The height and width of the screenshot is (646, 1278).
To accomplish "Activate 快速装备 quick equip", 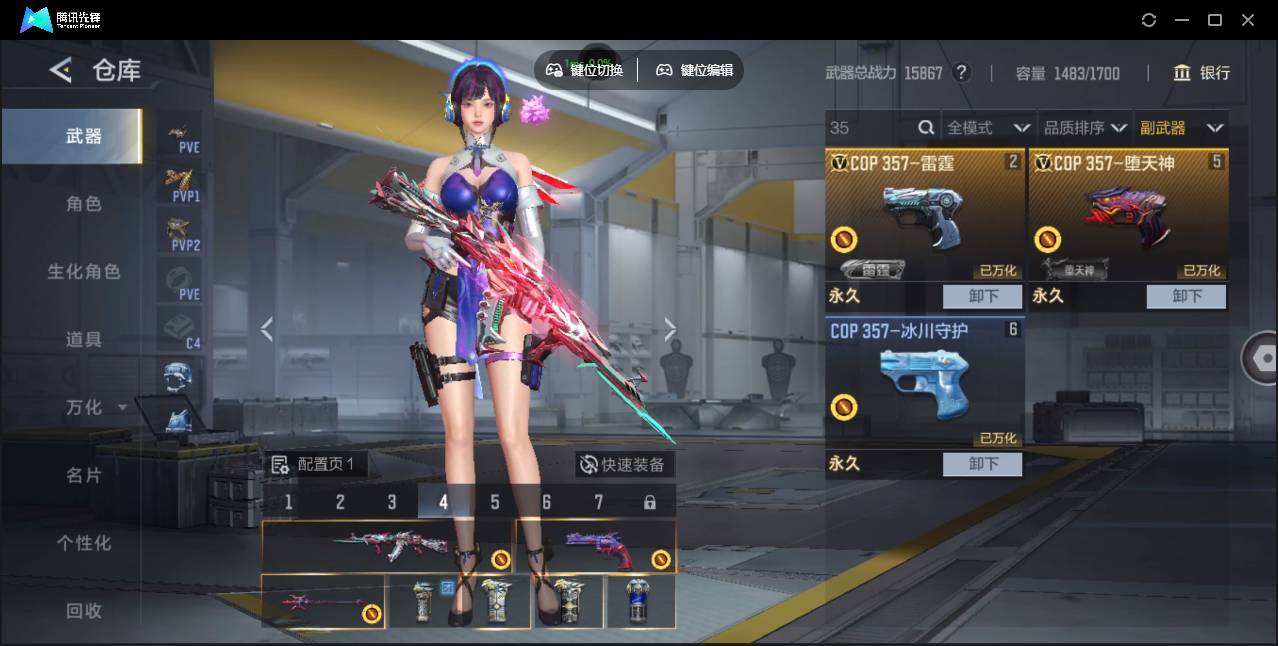I will click(x=622, y=465).
